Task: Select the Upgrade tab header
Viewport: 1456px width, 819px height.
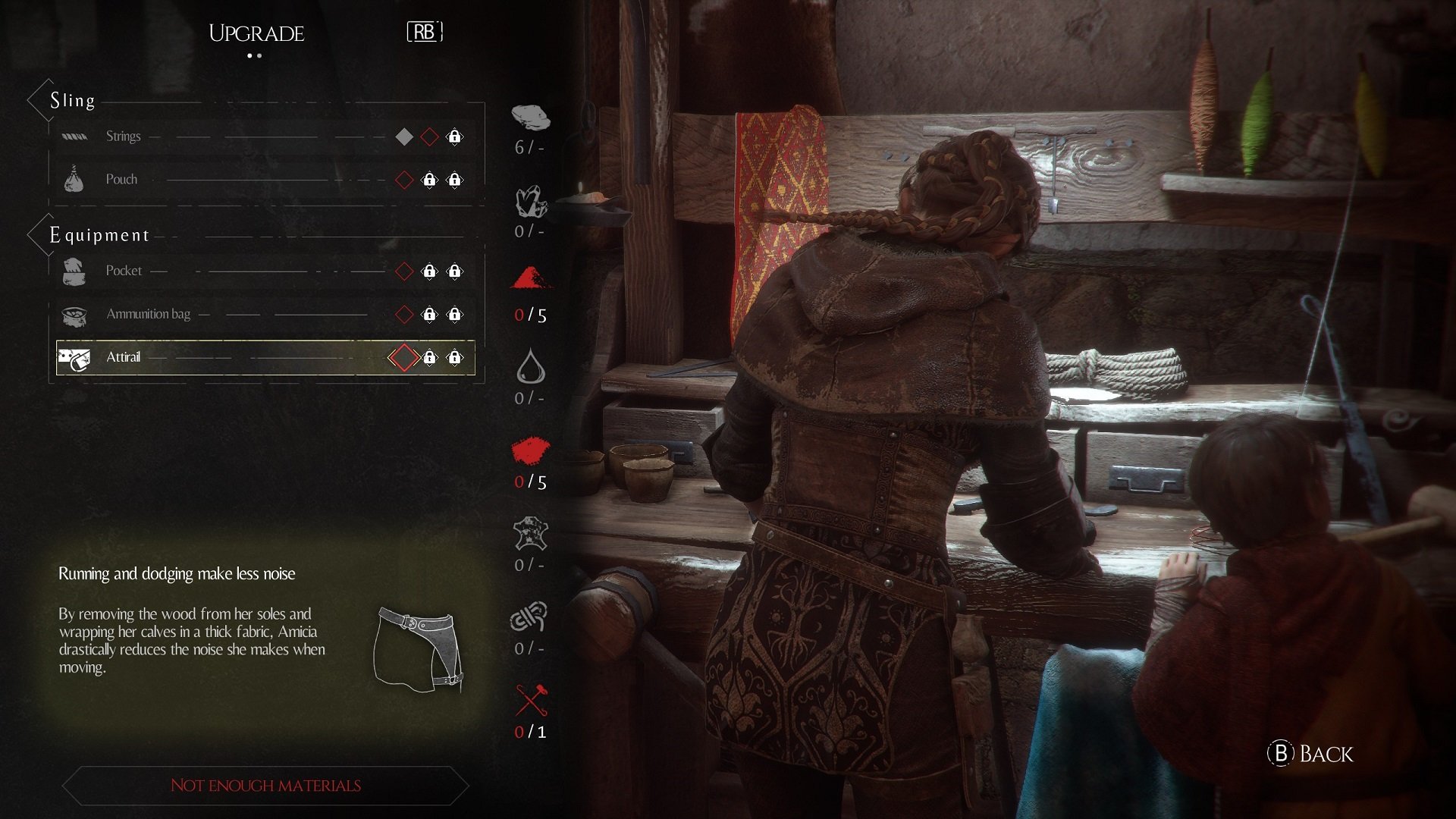Action: click(256, 33)
